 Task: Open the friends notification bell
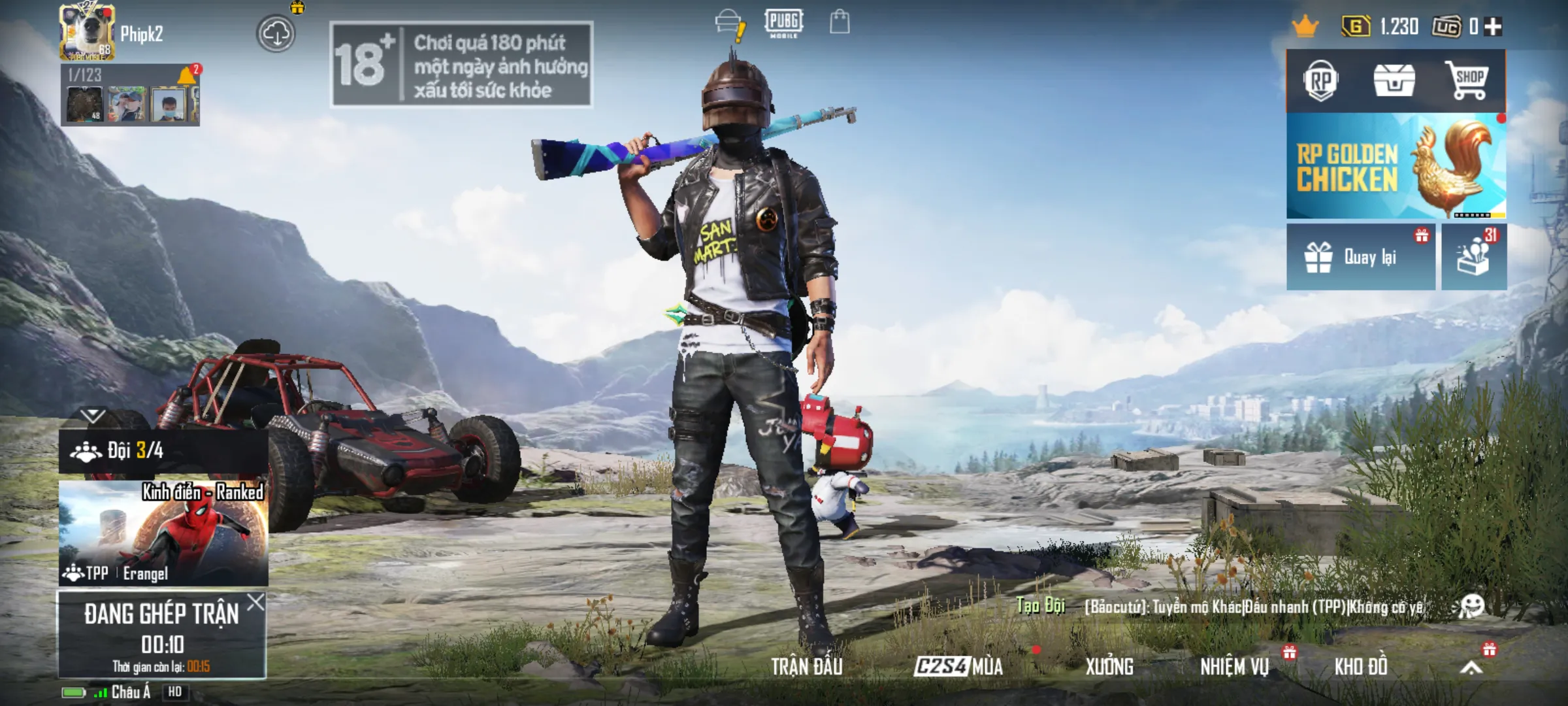click(187, 76)
